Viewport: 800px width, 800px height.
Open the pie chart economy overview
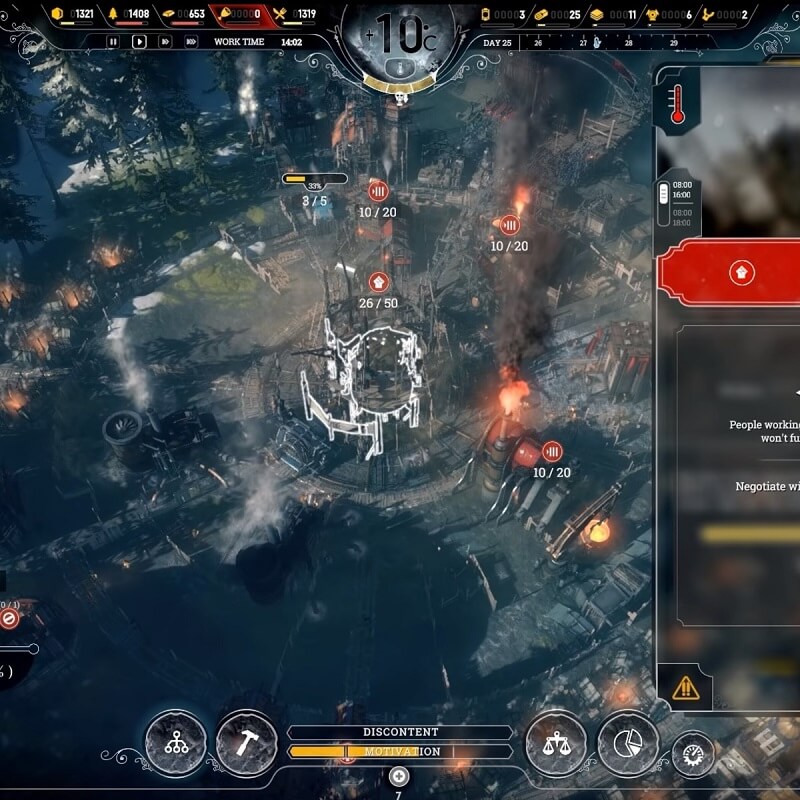tap(628, 743)
